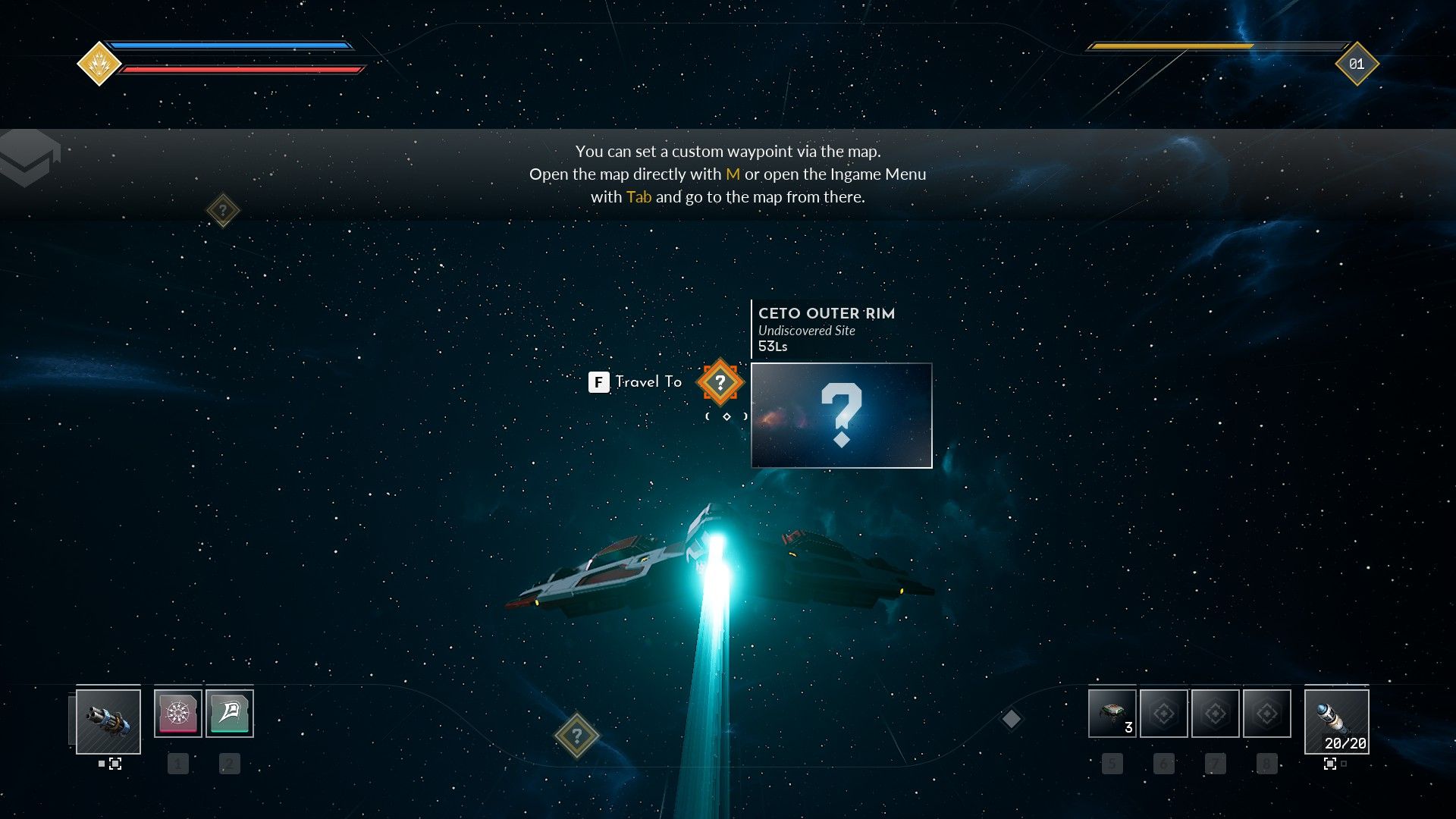This screenshot has width=1456, height=819.
Task: Activate the green dagger device card
Action: click(x=229, y=714)
